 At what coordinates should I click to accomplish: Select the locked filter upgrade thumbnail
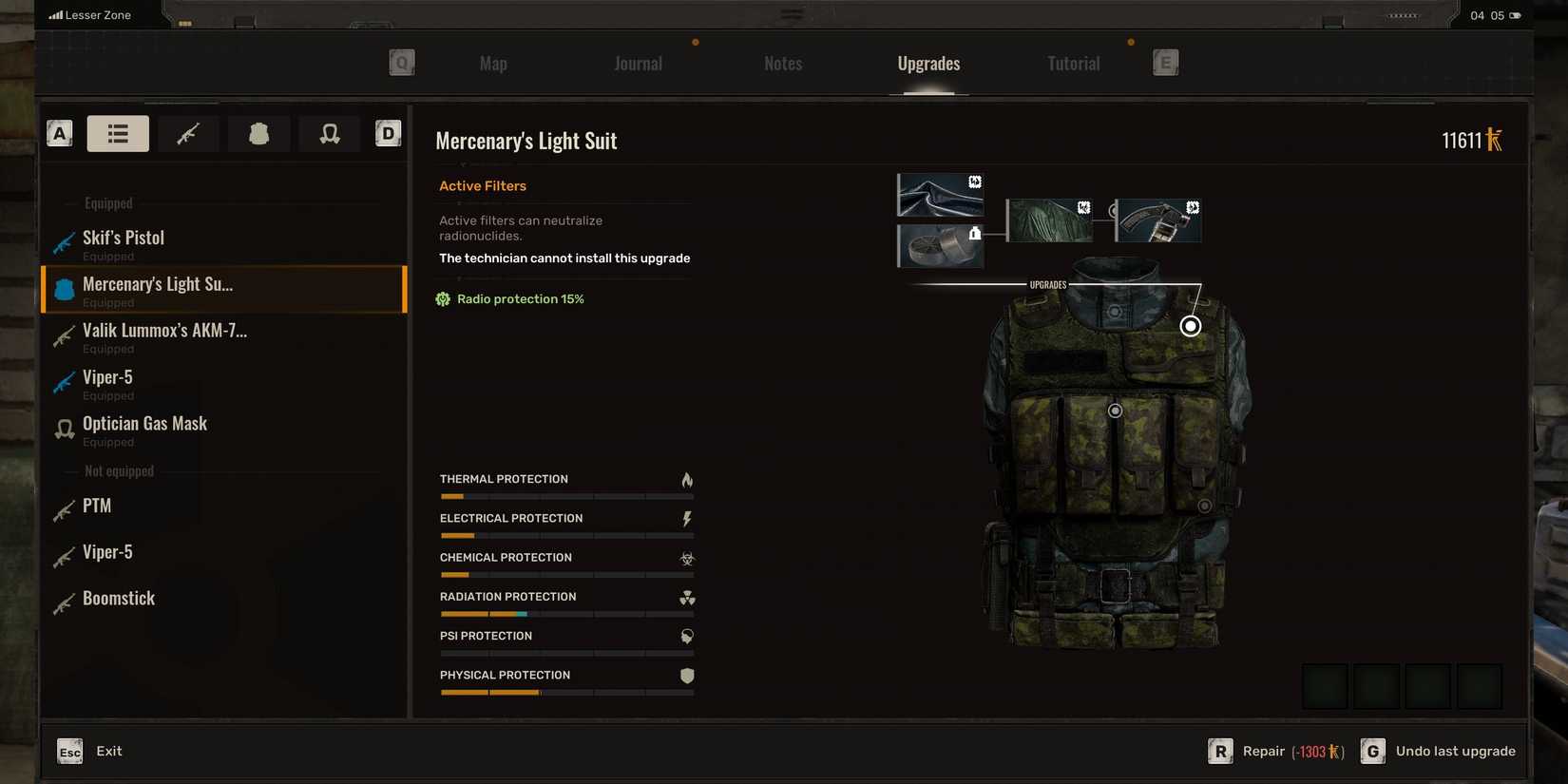point(939,245)
